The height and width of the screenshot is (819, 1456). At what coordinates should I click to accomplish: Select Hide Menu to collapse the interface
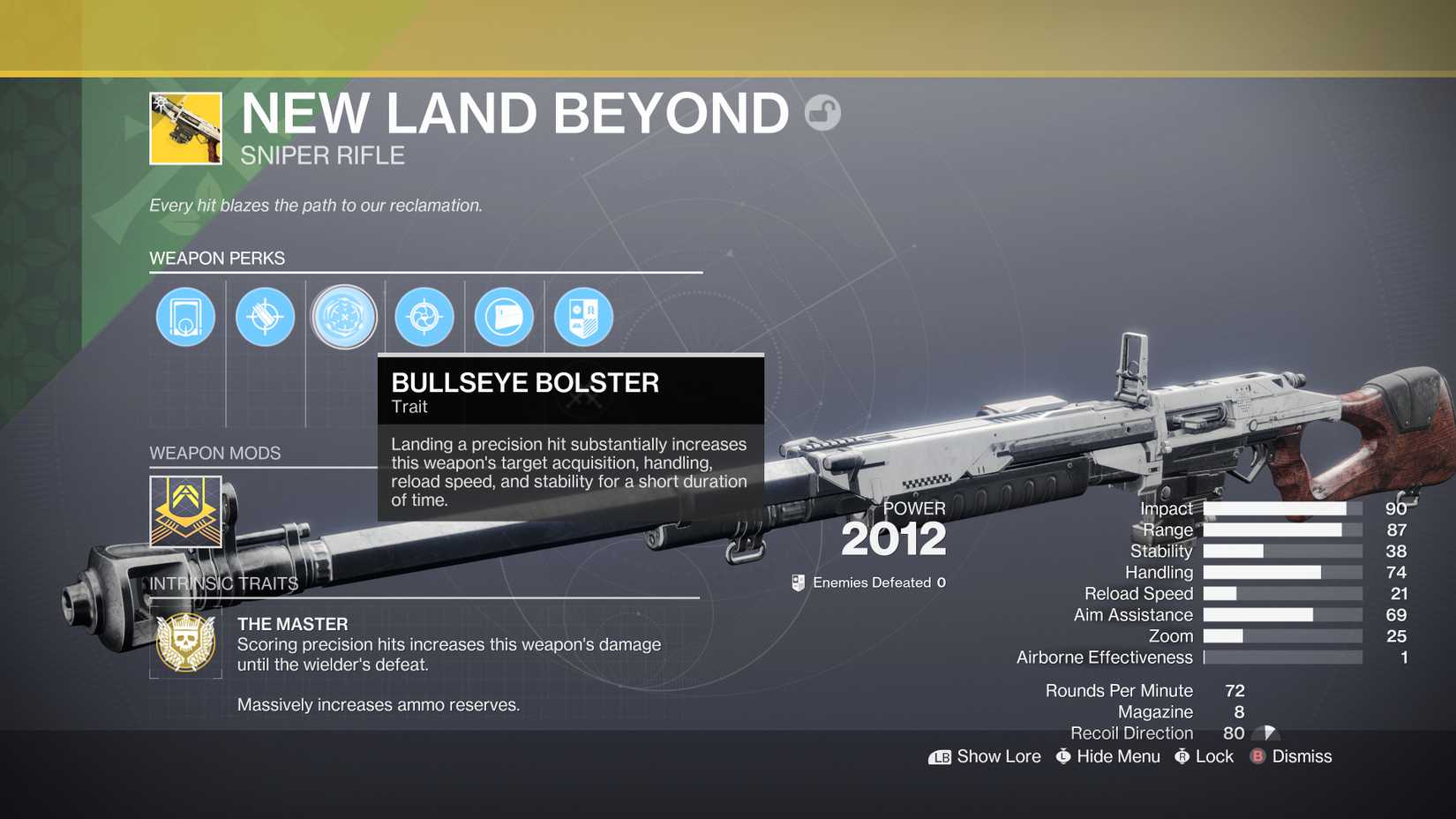coord(1118,756)
